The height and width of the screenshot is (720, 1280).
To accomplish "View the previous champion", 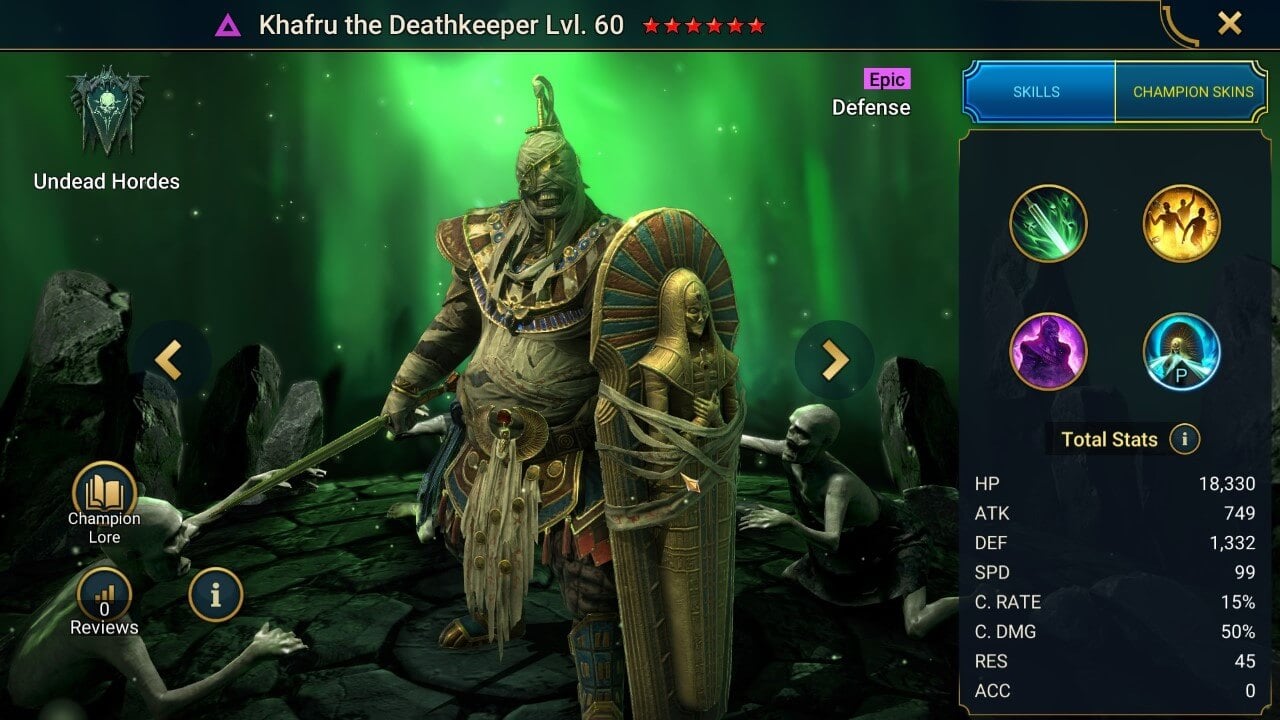I will point(169,360).
